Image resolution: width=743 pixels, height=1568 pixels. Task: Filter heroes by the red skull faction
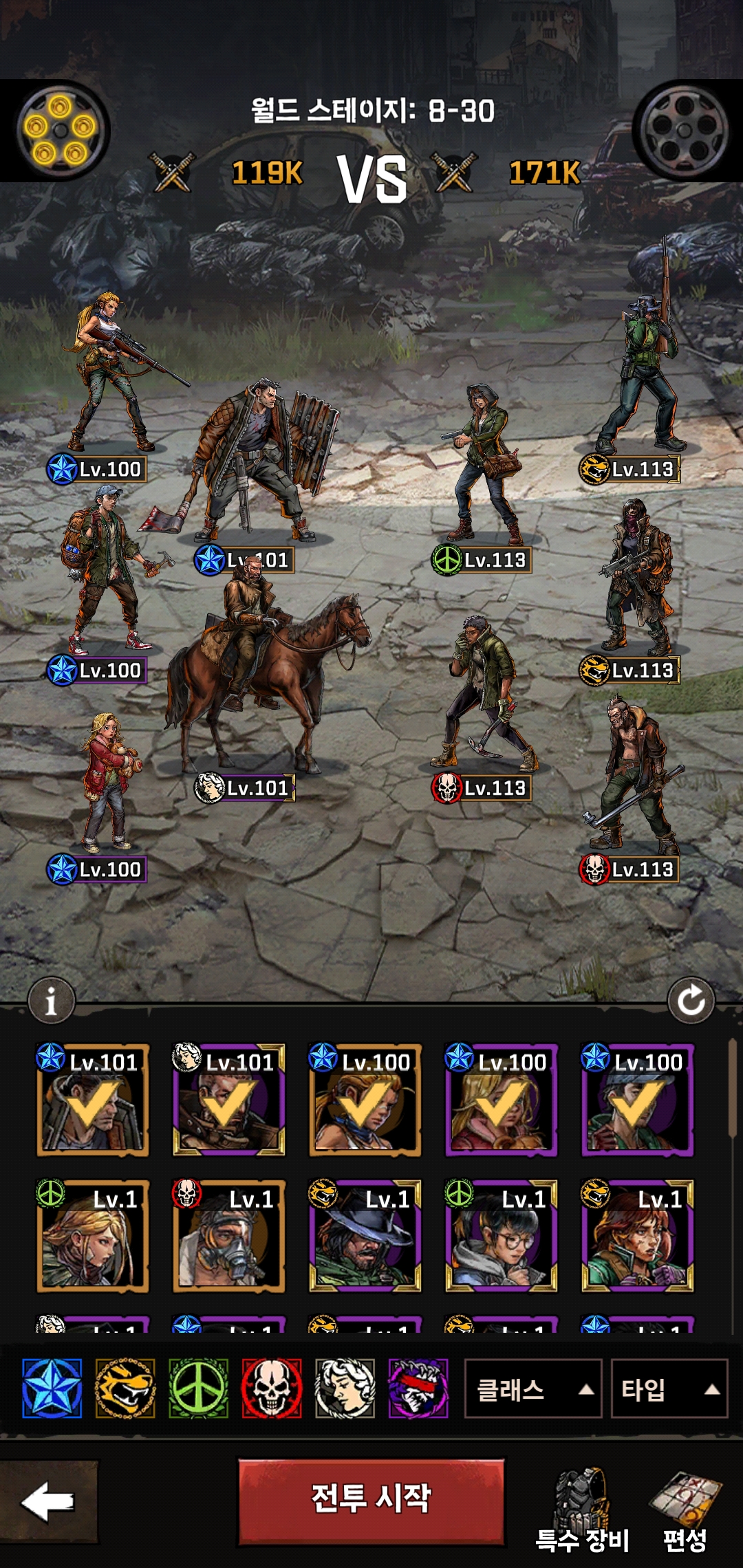click(272, 1389)
